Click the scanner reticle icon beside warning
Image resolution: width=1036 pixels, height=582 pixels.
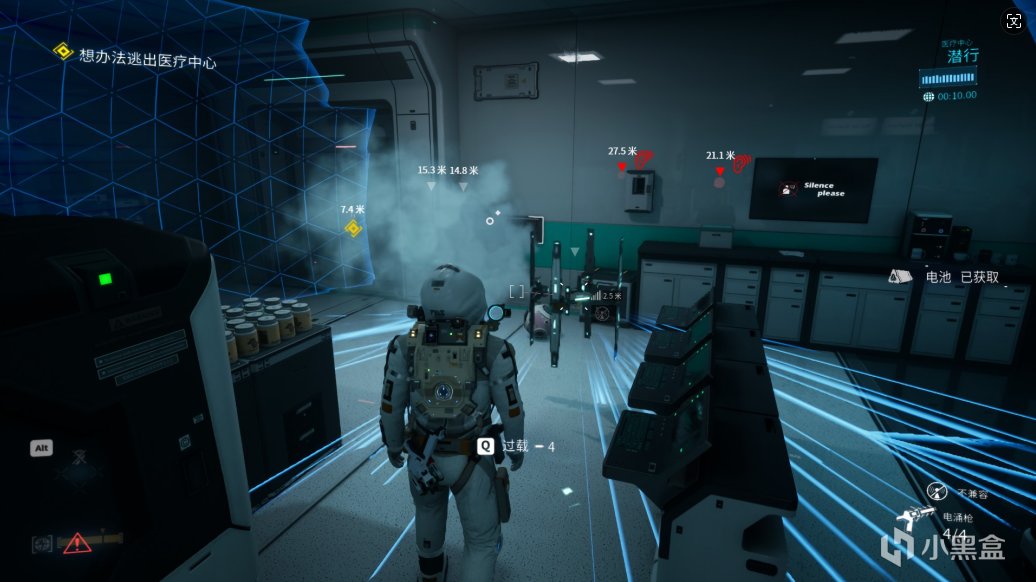point(42,543)
